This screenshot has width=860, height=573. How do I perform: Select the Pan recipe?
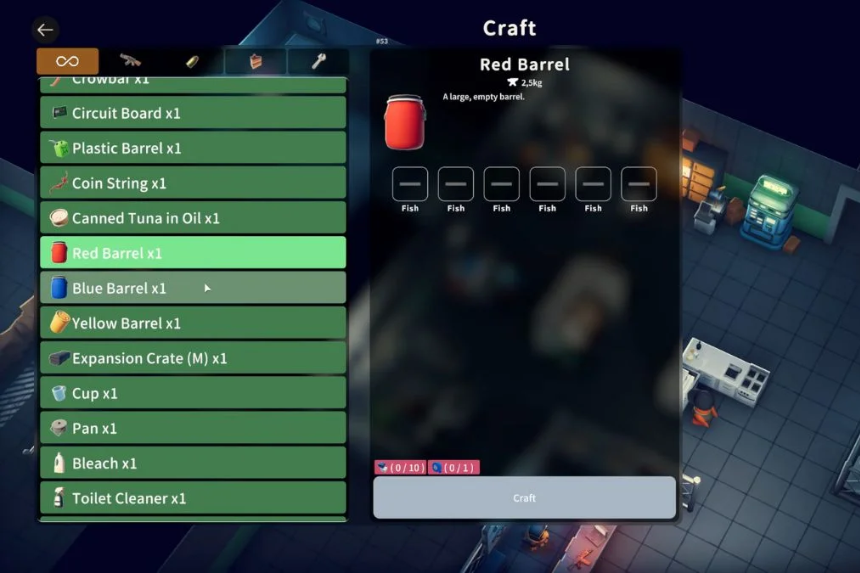pos(193,428)
